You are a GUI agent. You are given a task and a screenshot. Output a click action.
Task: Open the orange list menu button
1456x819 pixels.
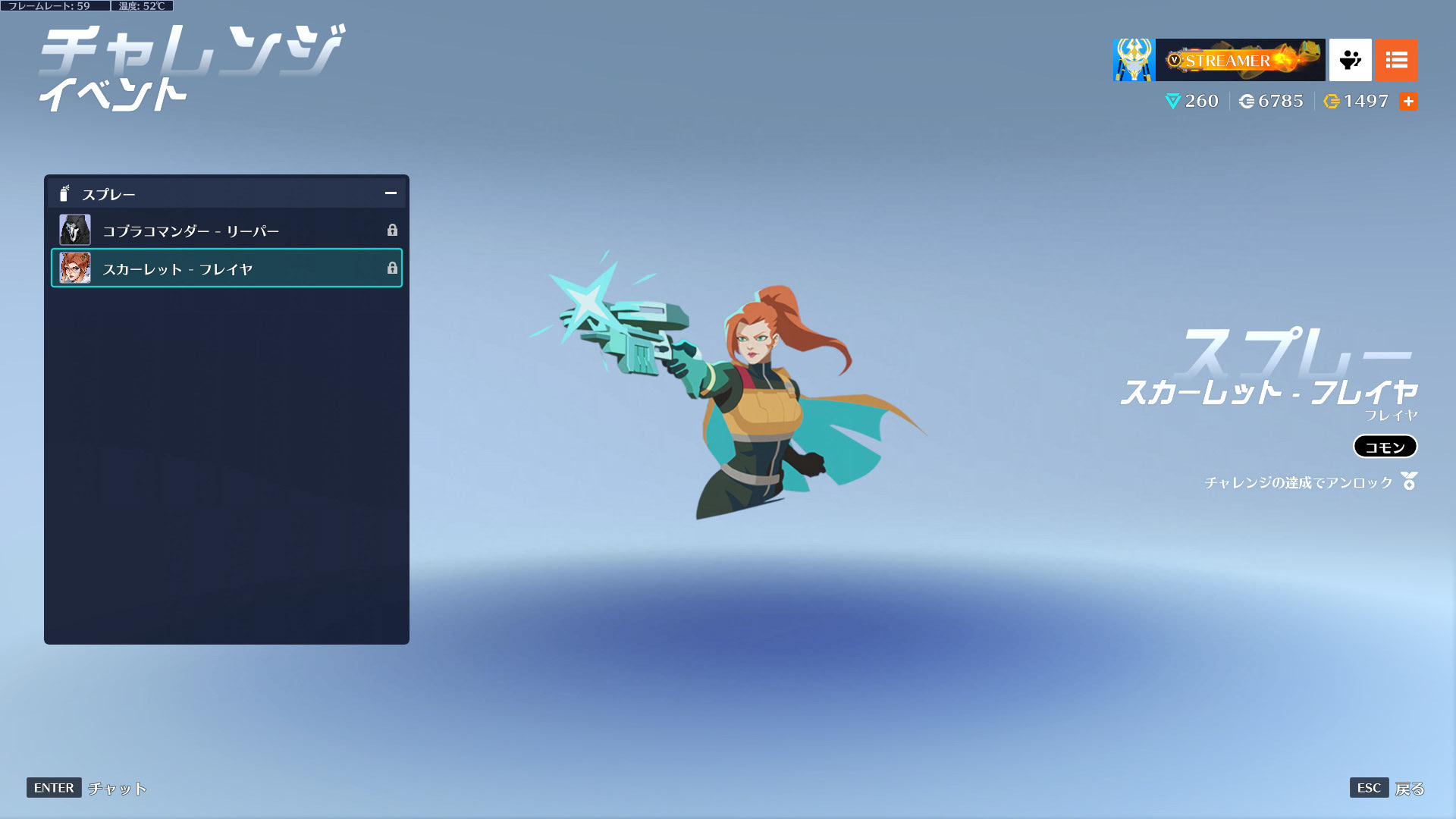coord(1396,60)
